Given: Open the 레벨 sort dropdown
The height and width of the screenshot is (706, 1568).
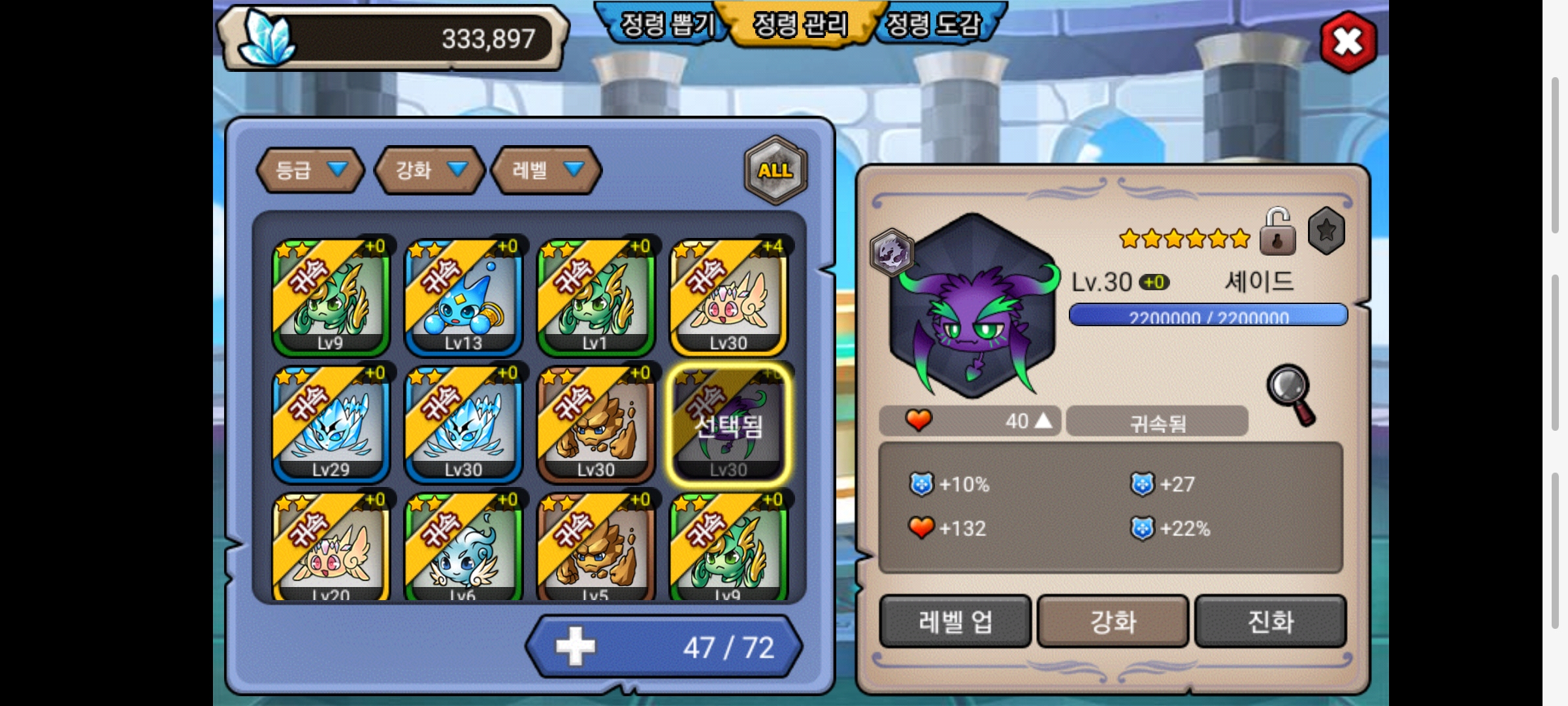Looking at the screenshot, I should tap(546, 171).
